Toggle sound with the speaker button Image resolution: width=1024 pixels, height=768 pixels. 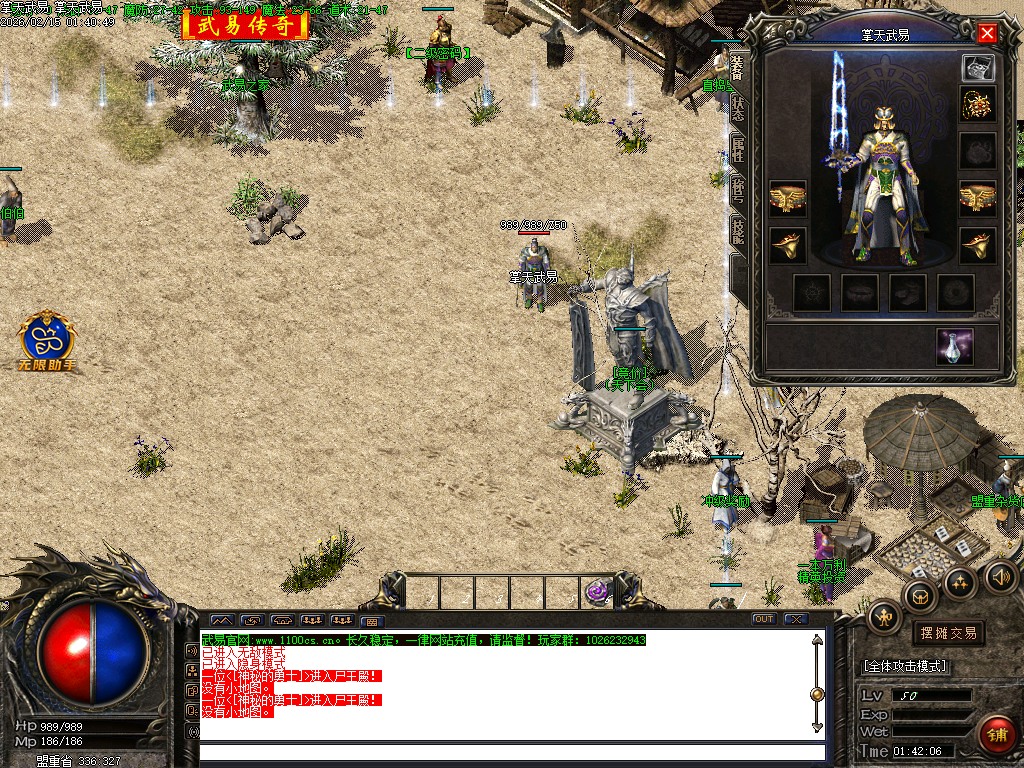(1000, 576)
